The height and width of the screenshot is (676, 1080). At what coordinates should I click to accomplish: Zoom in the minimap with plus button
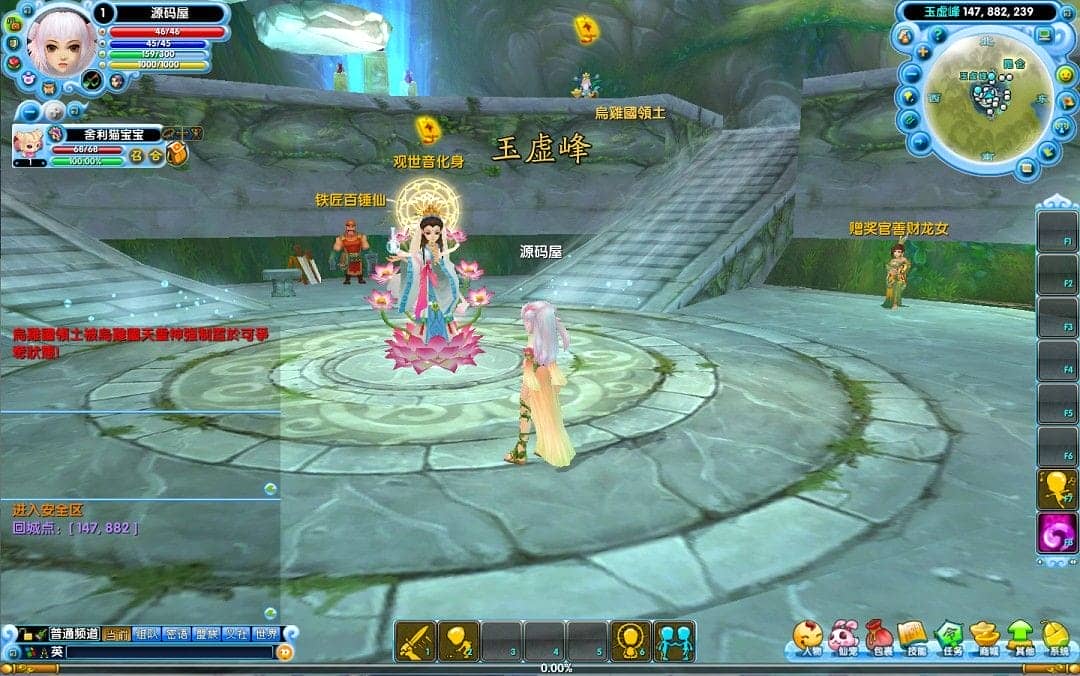tap(923, 52)
